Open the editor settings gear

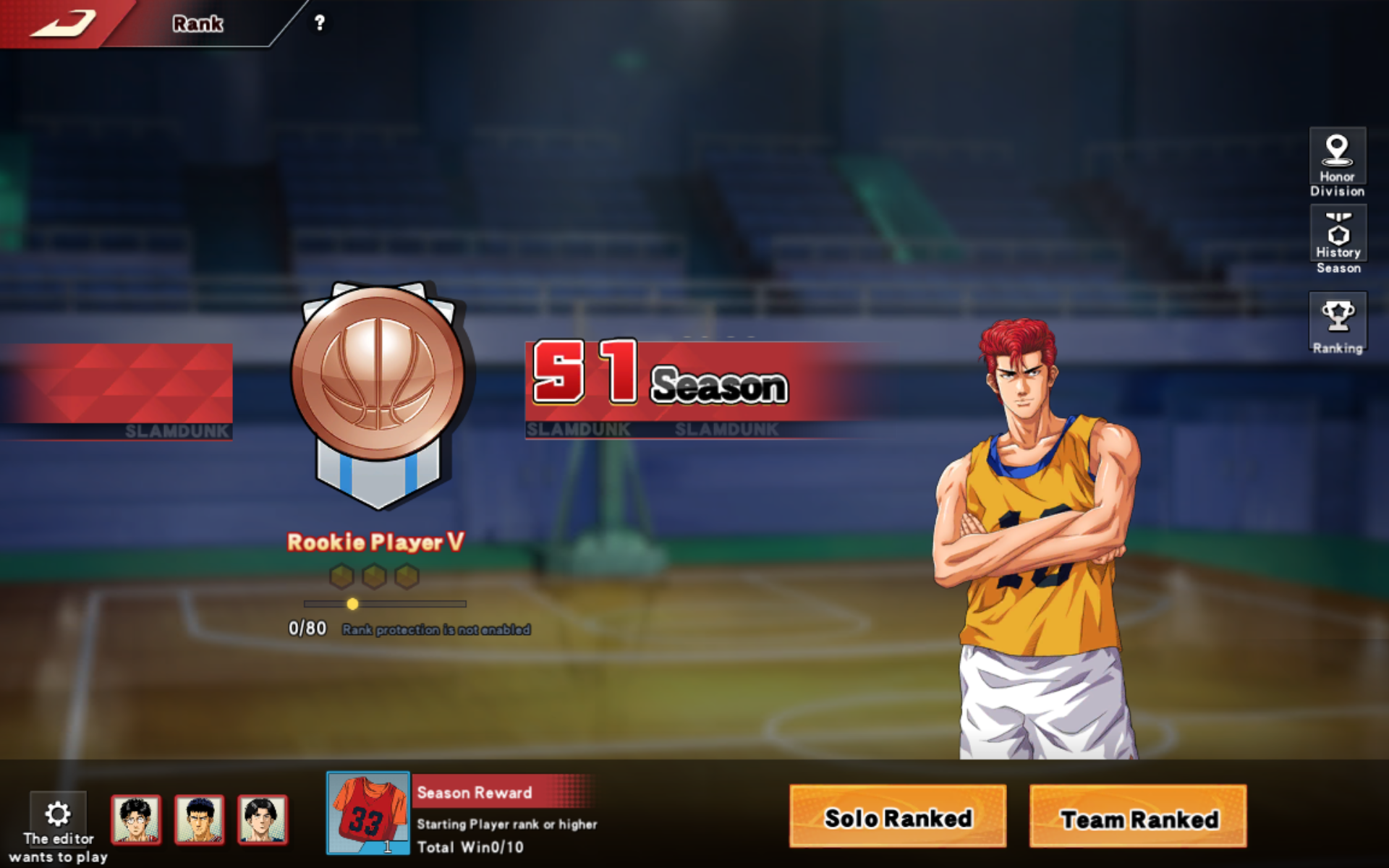click(58, 812)
